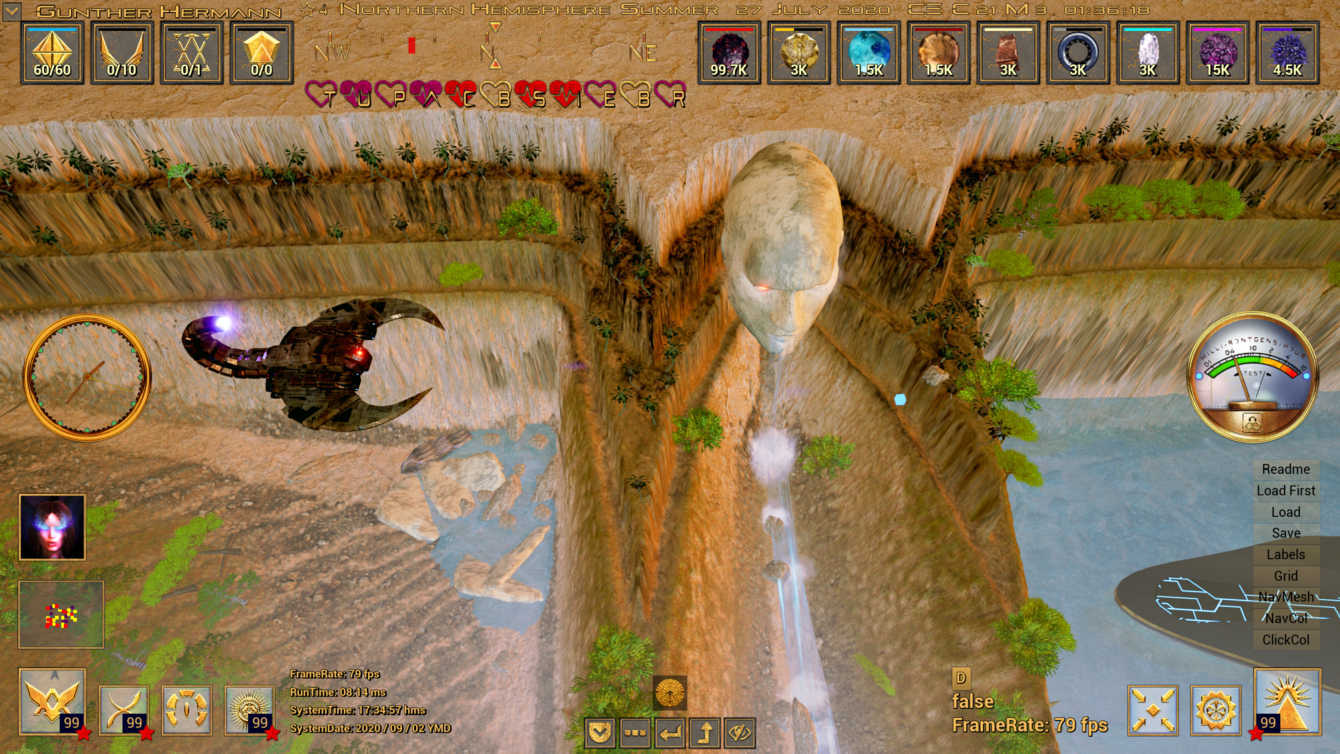
Task: Toggle the ClickCol option
Action: (x=1285, y=640)
